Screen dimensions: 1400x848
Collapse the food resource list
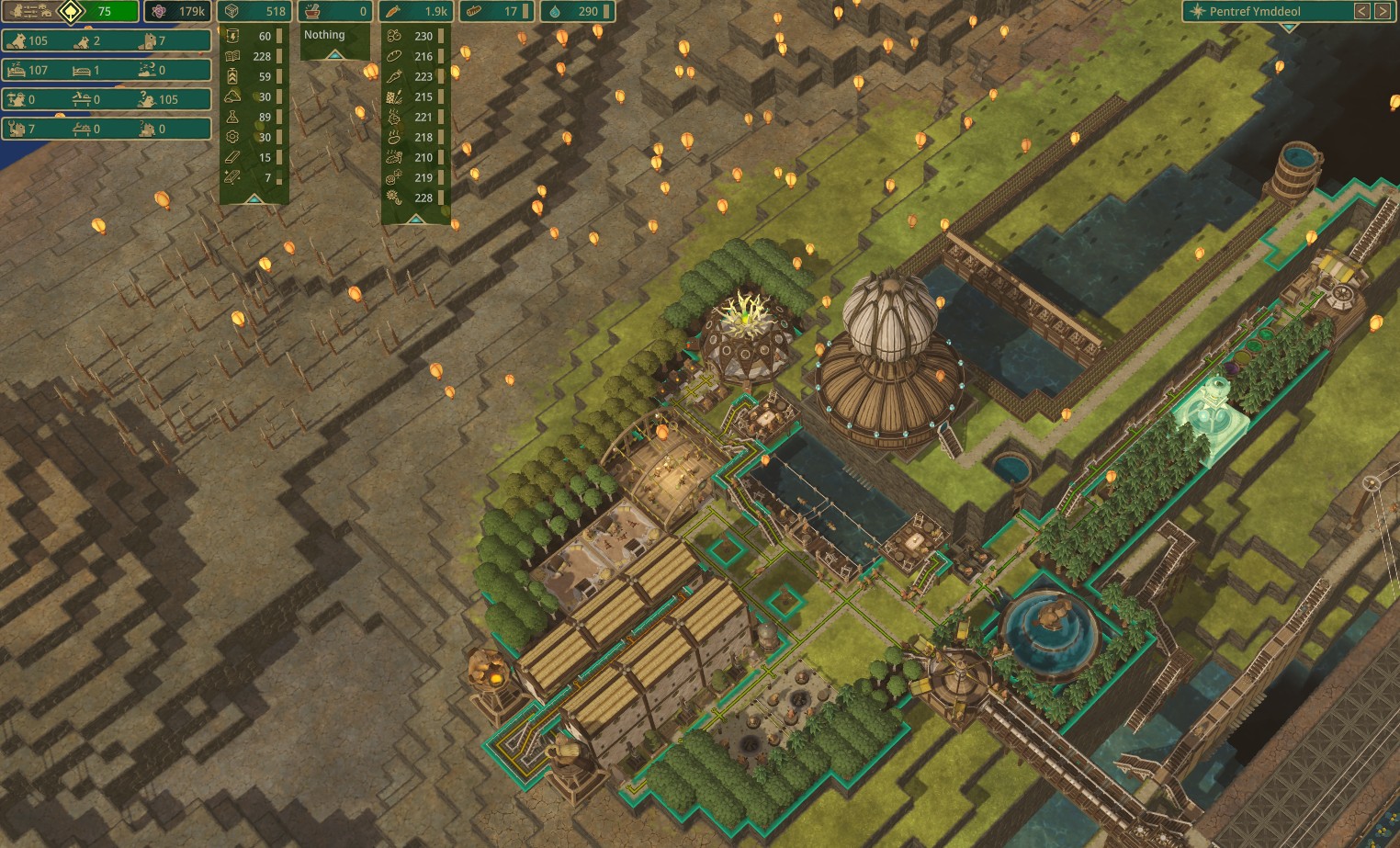(x=415, y=219)
